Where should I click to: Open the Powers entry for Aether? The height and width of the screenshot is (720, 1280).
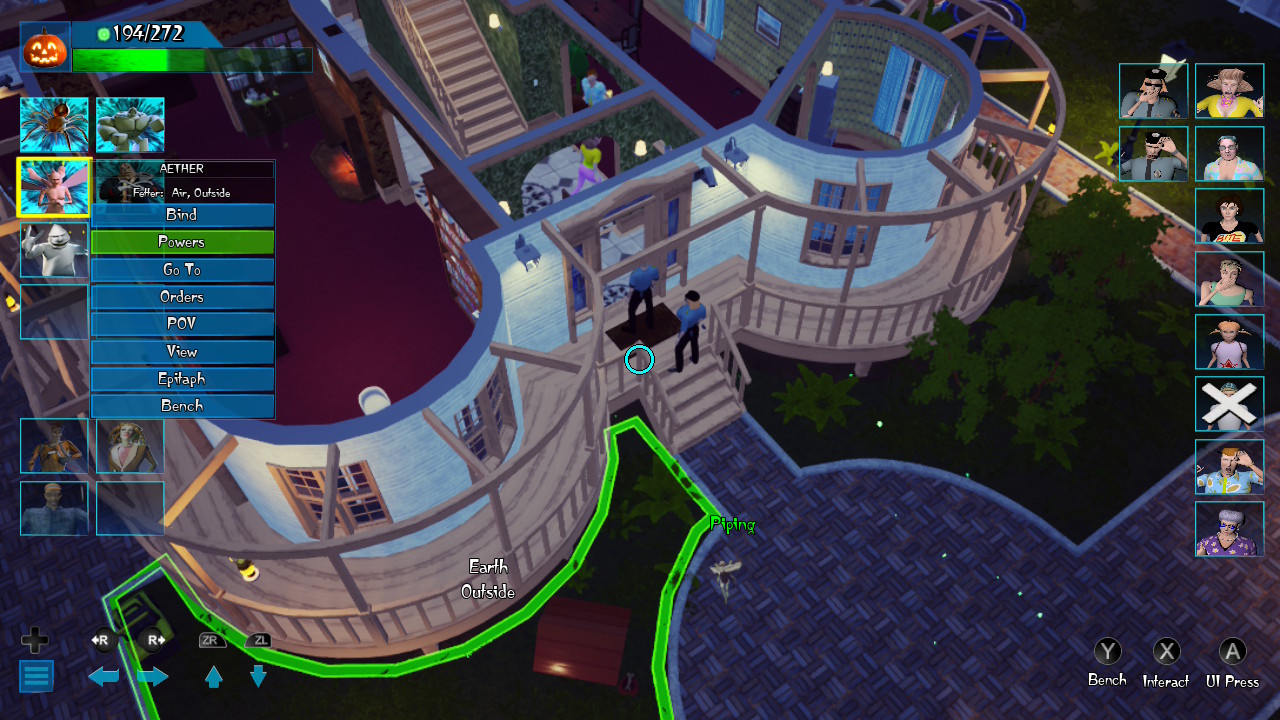[182, 242]
